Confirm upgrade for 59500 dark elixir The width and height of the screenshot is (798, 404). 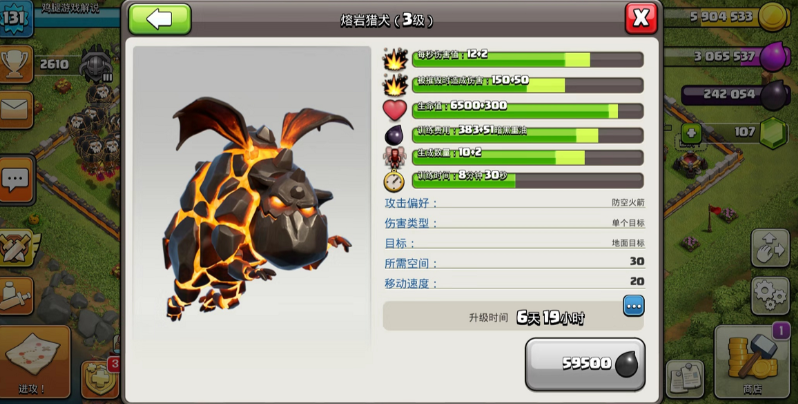tap(585, 364)
